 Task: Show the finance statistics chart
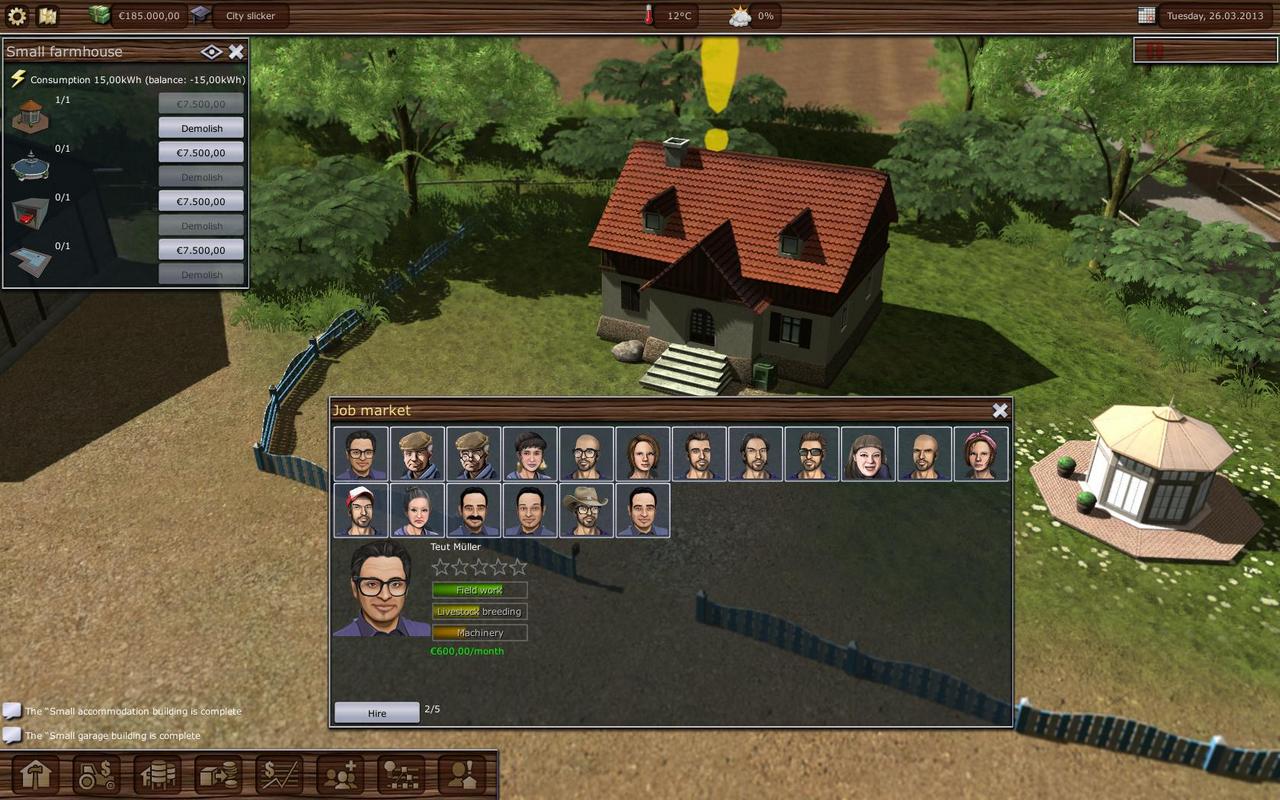(x=279, y=775)
